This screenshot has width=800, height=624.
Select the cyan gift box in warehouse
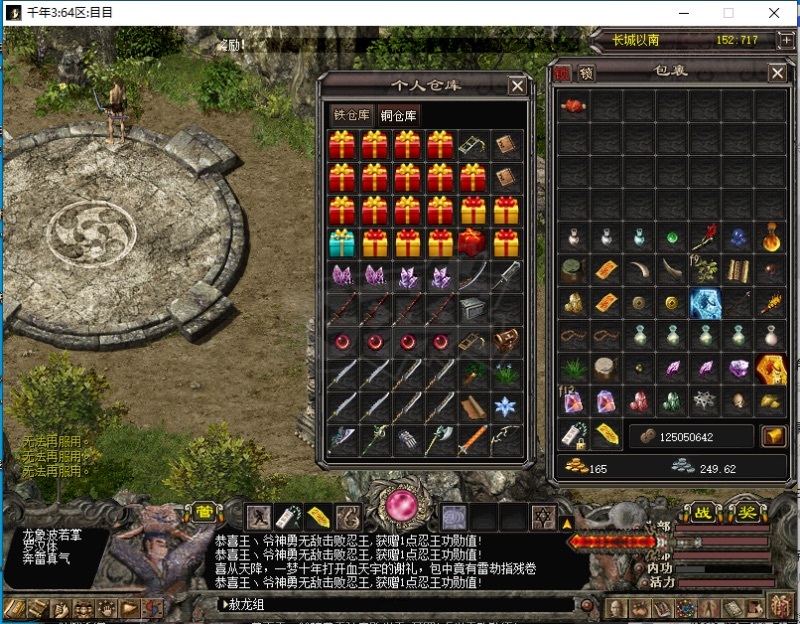[x=342, y=243]
